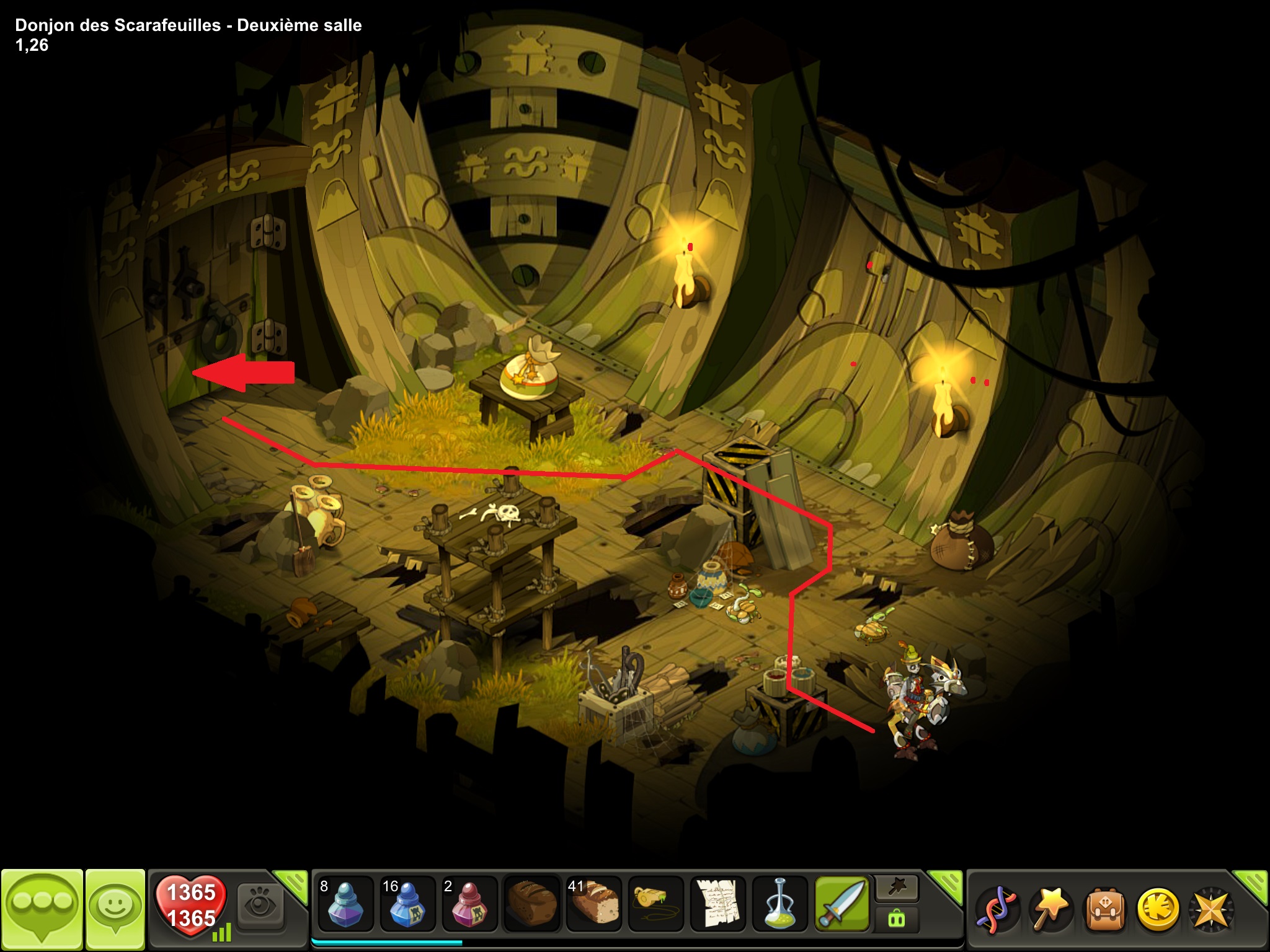Use the green liquid flask item
Viewport: 1270px width, 952px height.
[779, 904]
